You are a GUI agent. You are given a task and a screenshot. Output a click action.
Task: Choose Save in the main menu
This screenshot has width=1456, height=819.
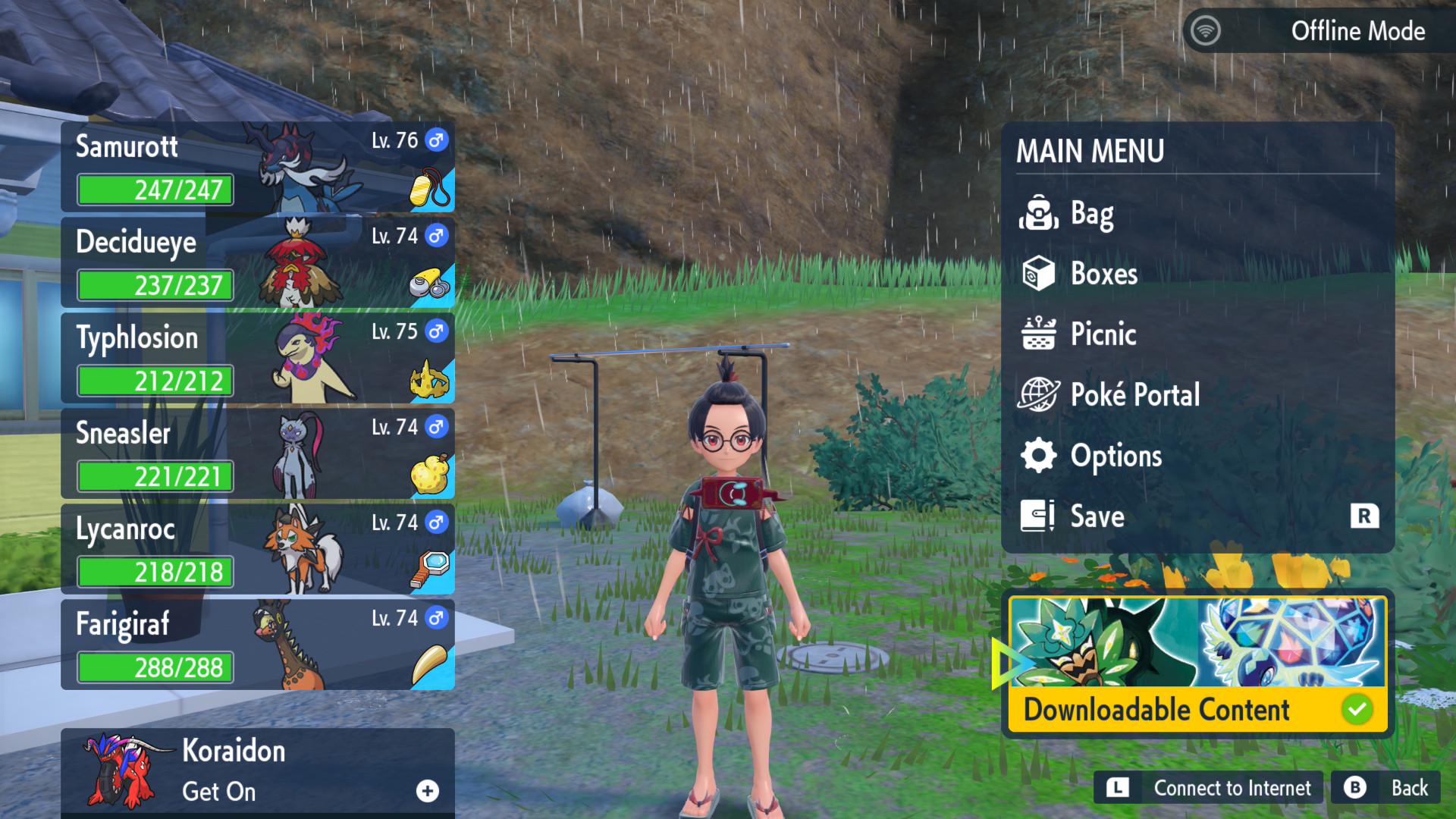click(1097, 516)
